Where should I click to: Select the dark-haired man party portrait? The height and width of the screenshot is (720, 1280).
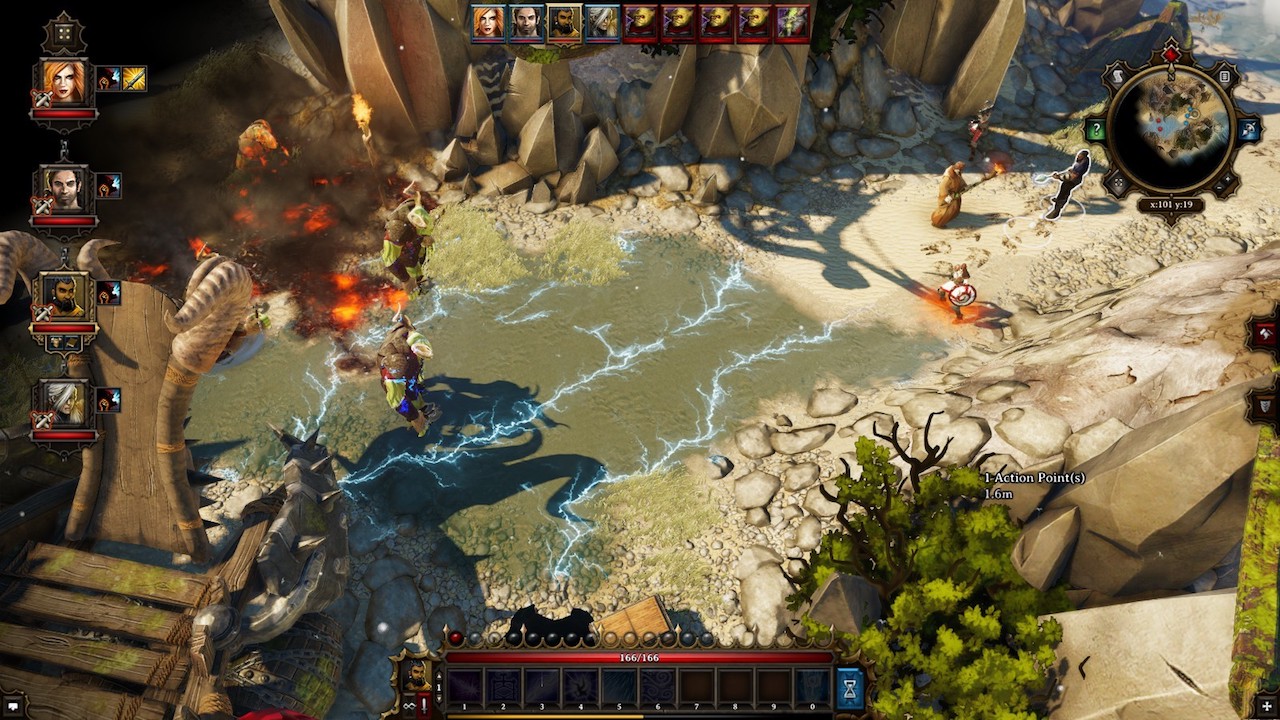coord(64,189)
